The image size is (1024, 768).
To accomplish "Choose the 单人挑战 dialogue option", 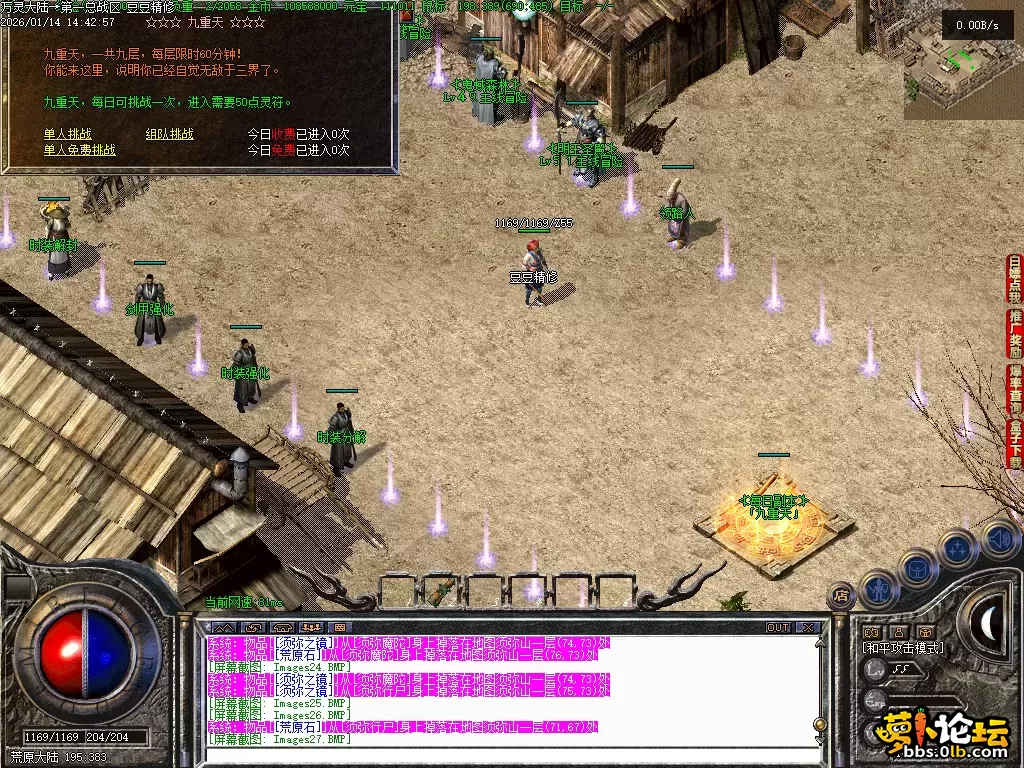I will click(x=67, y=134).
